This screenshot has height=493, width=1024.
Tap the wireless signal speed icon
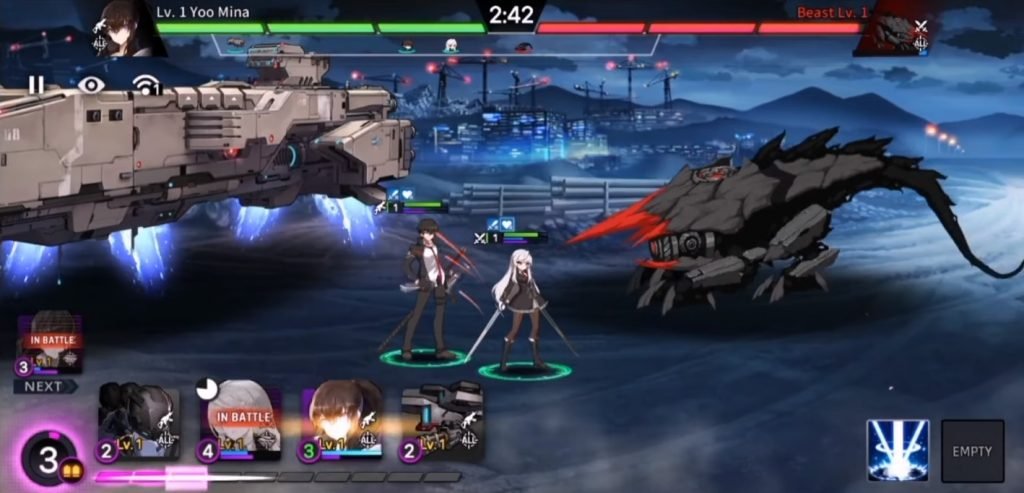click(x=148, y=87)
